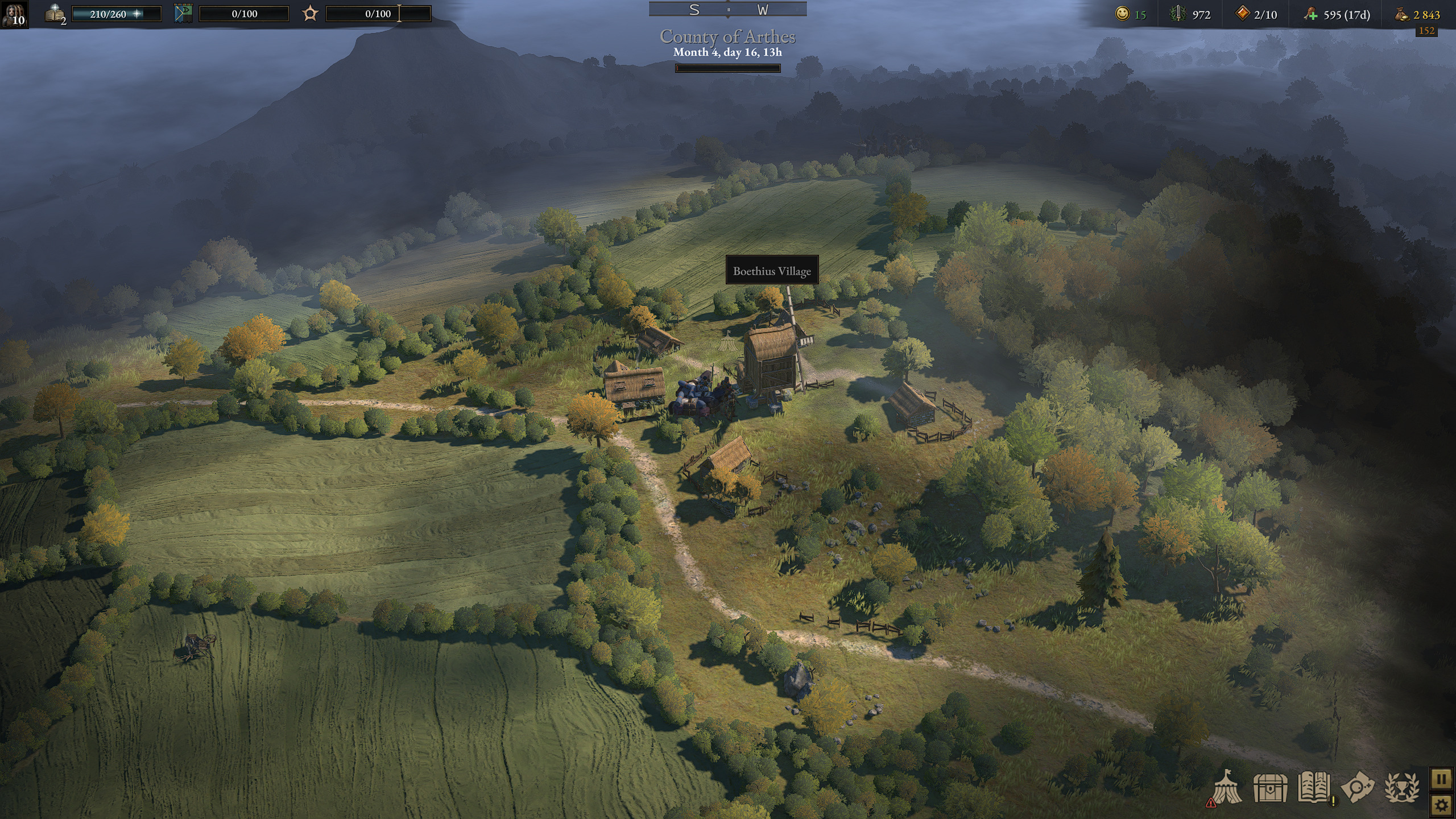Open the company troop portrait

14,14
